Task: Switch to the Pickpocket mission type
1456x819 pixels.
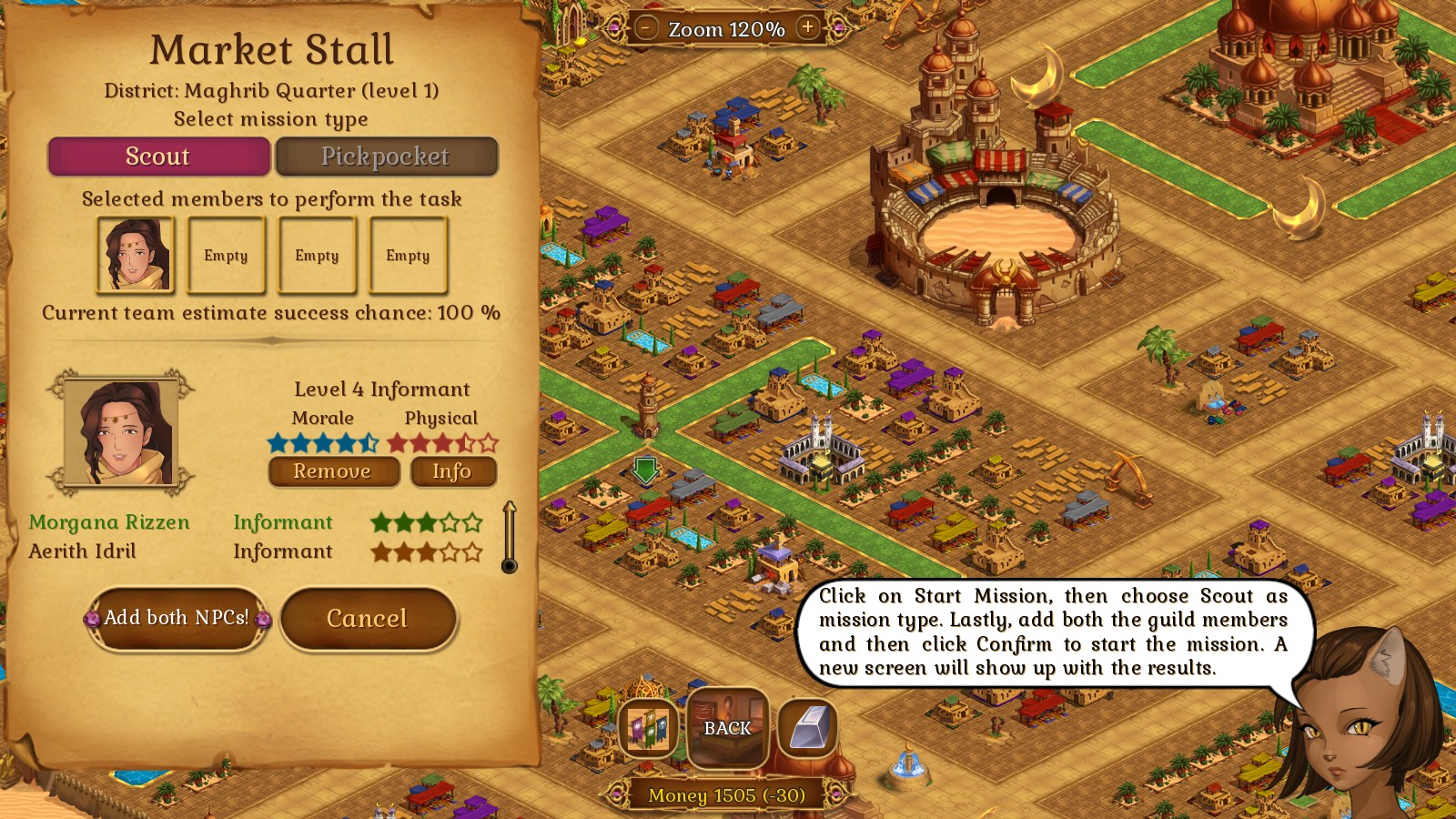Action: coord(386,157)
